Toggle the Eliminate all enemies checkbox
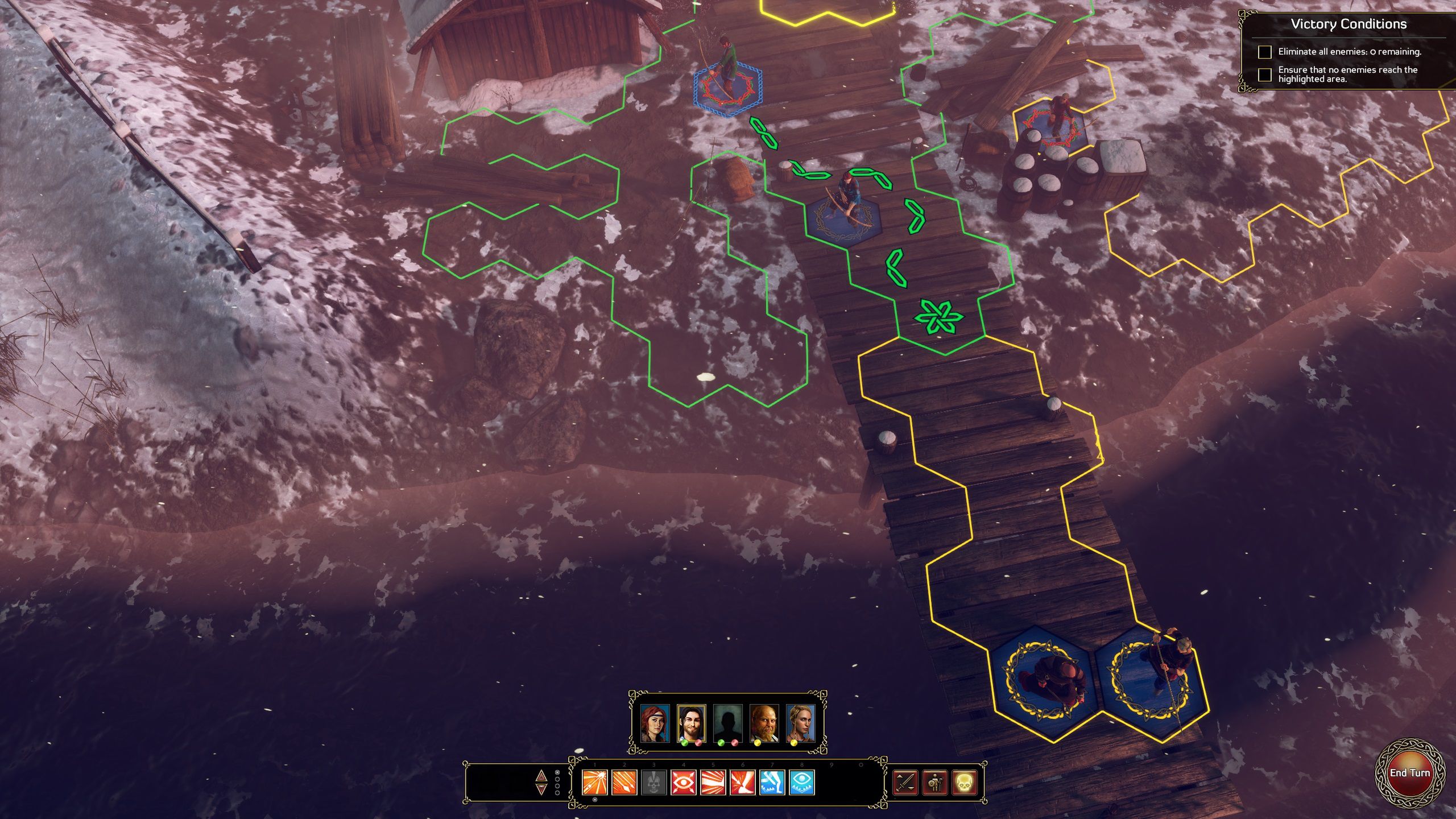The width and height of the screenshot is (1456, 819). click(1265, 52)
